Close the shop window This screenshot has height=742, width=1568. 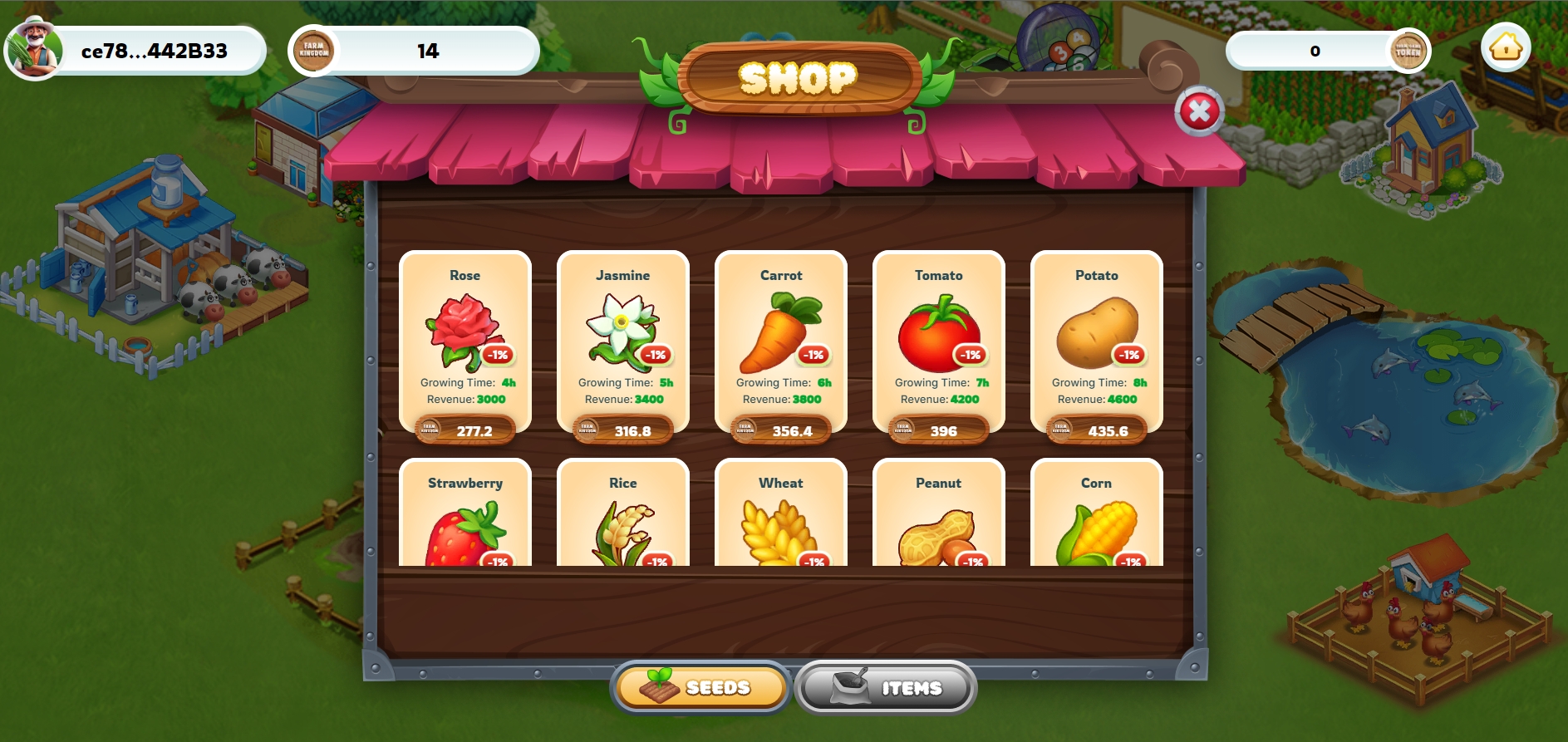pos(1199,111)
